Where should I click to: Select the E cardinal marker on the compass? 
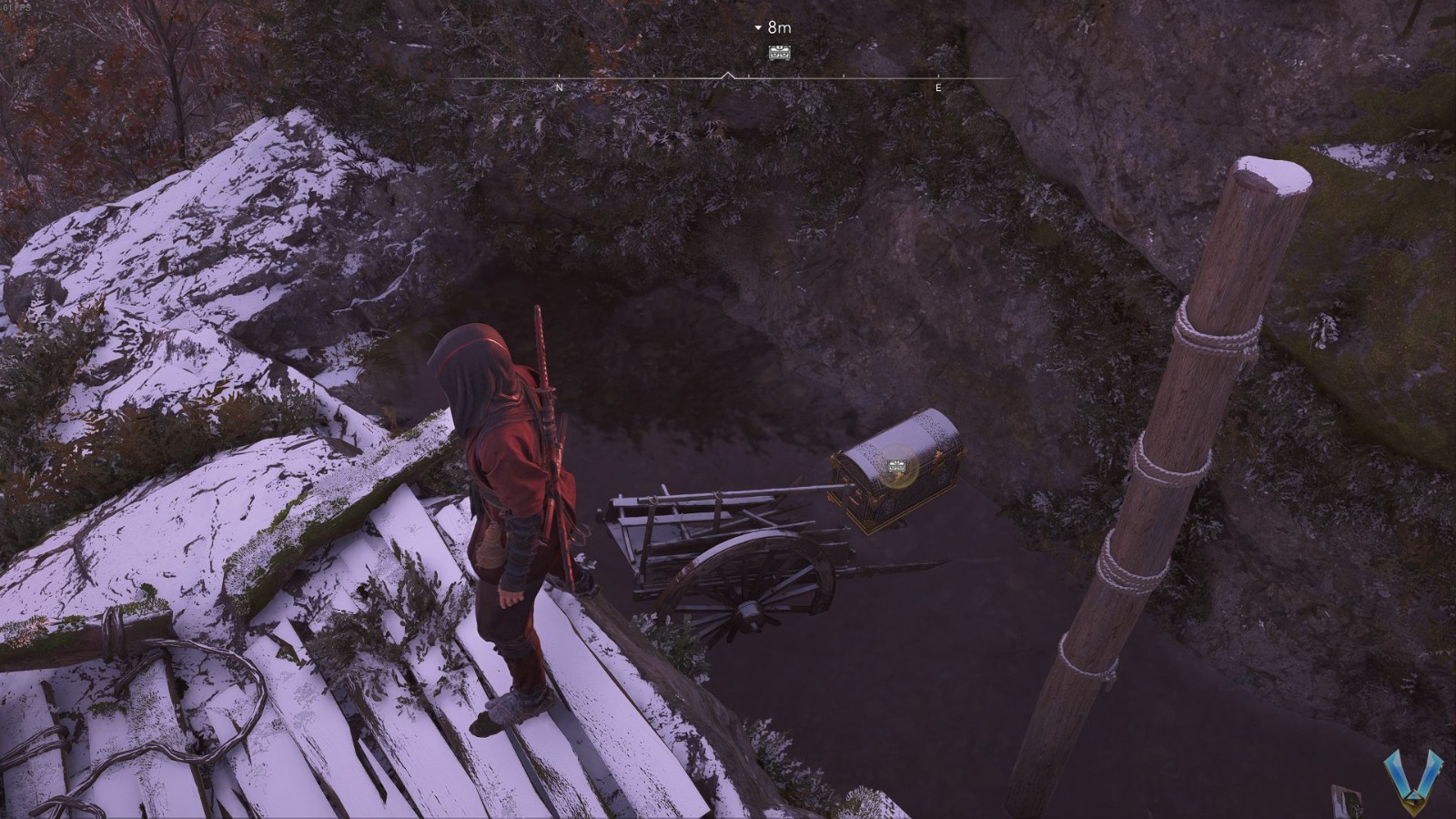click(x=937, y=88)
